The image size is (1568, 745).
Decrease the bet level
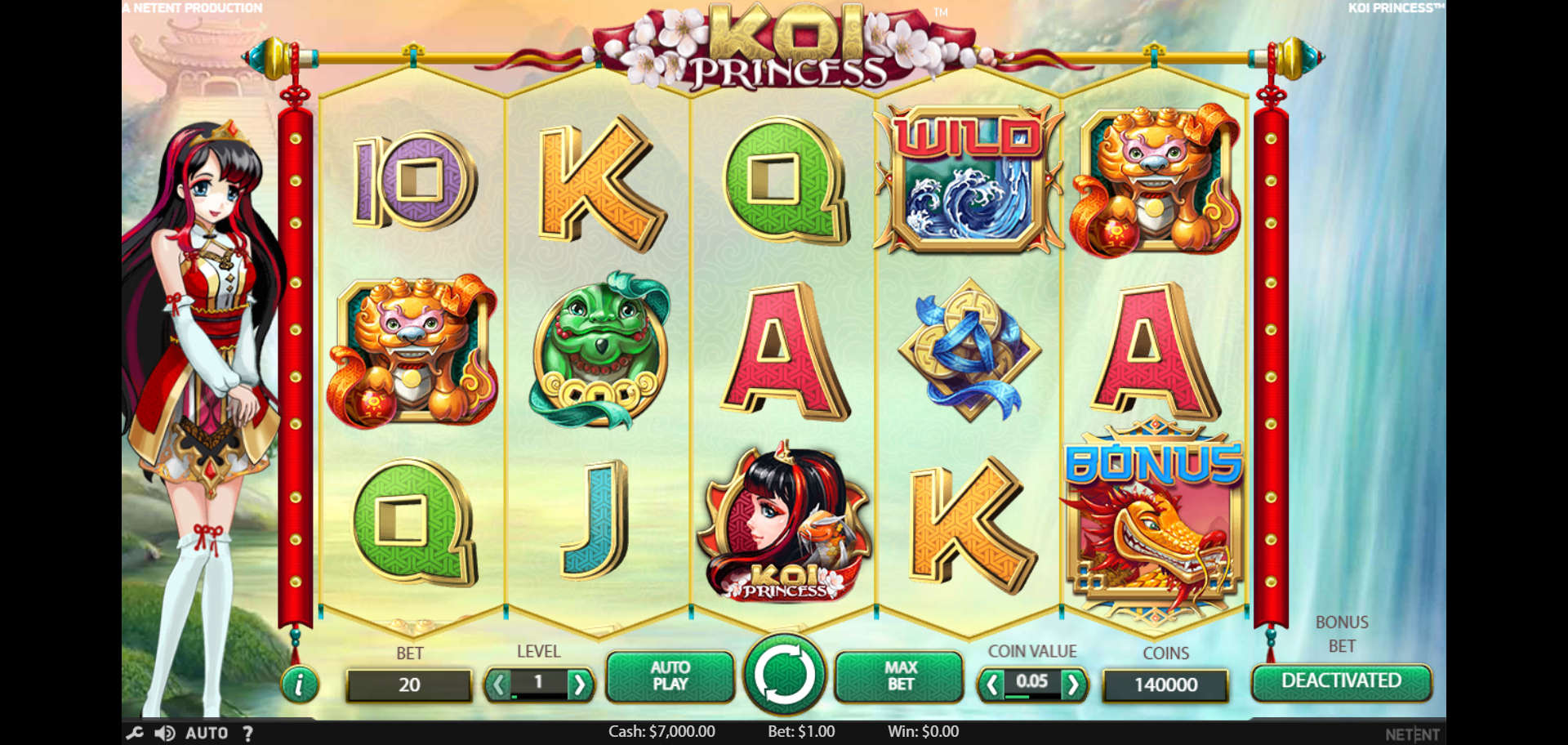[x=497, y=684]
